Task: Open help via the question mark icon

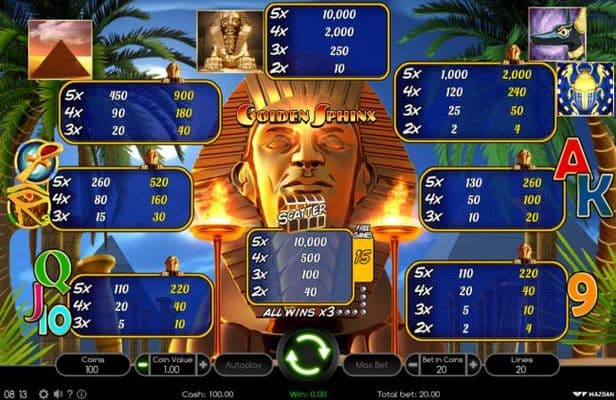Action: pyautogui.click(x=69, y=393)
